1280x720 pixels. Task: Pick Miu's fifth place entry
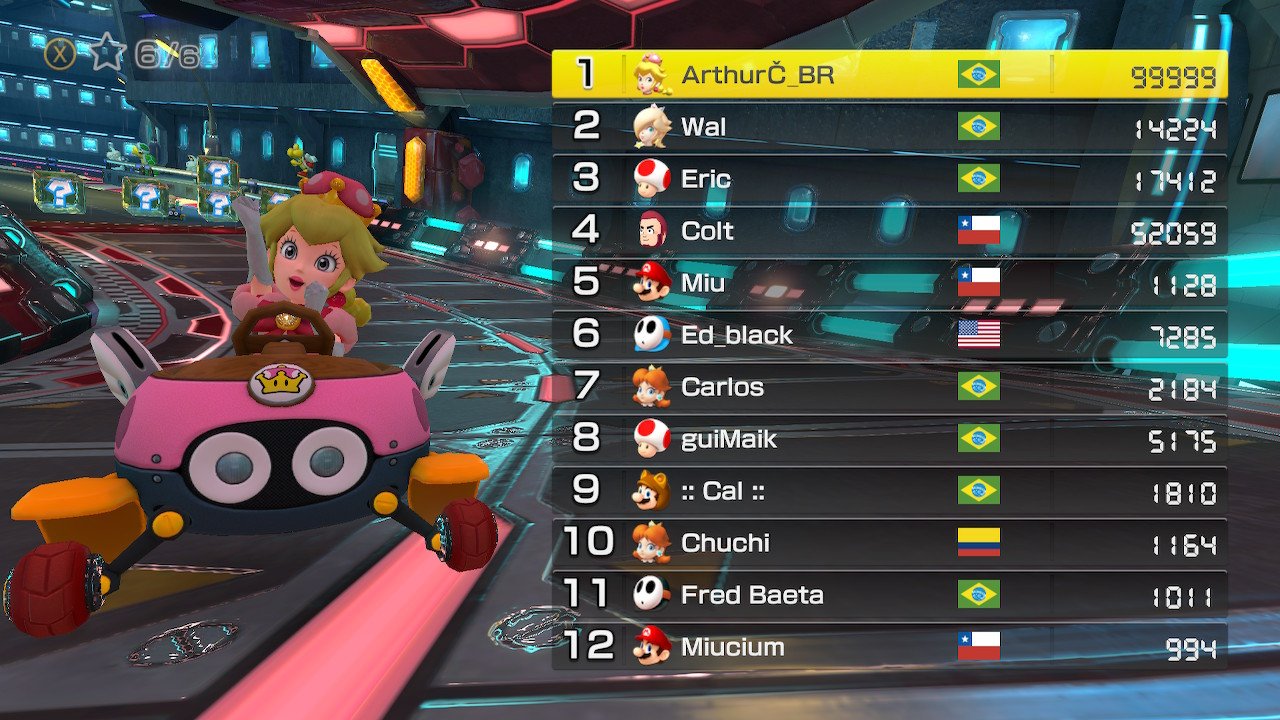889,283
